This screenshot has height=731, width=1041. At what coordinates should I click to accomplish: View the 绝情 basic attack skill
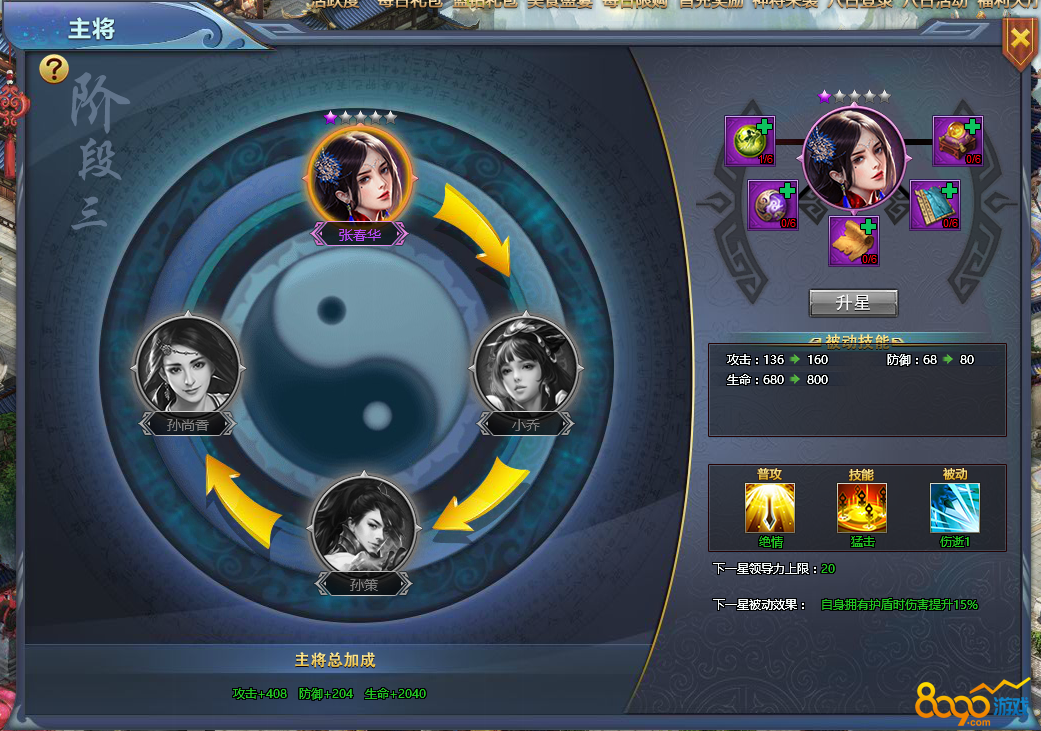(x=770, y=508)
